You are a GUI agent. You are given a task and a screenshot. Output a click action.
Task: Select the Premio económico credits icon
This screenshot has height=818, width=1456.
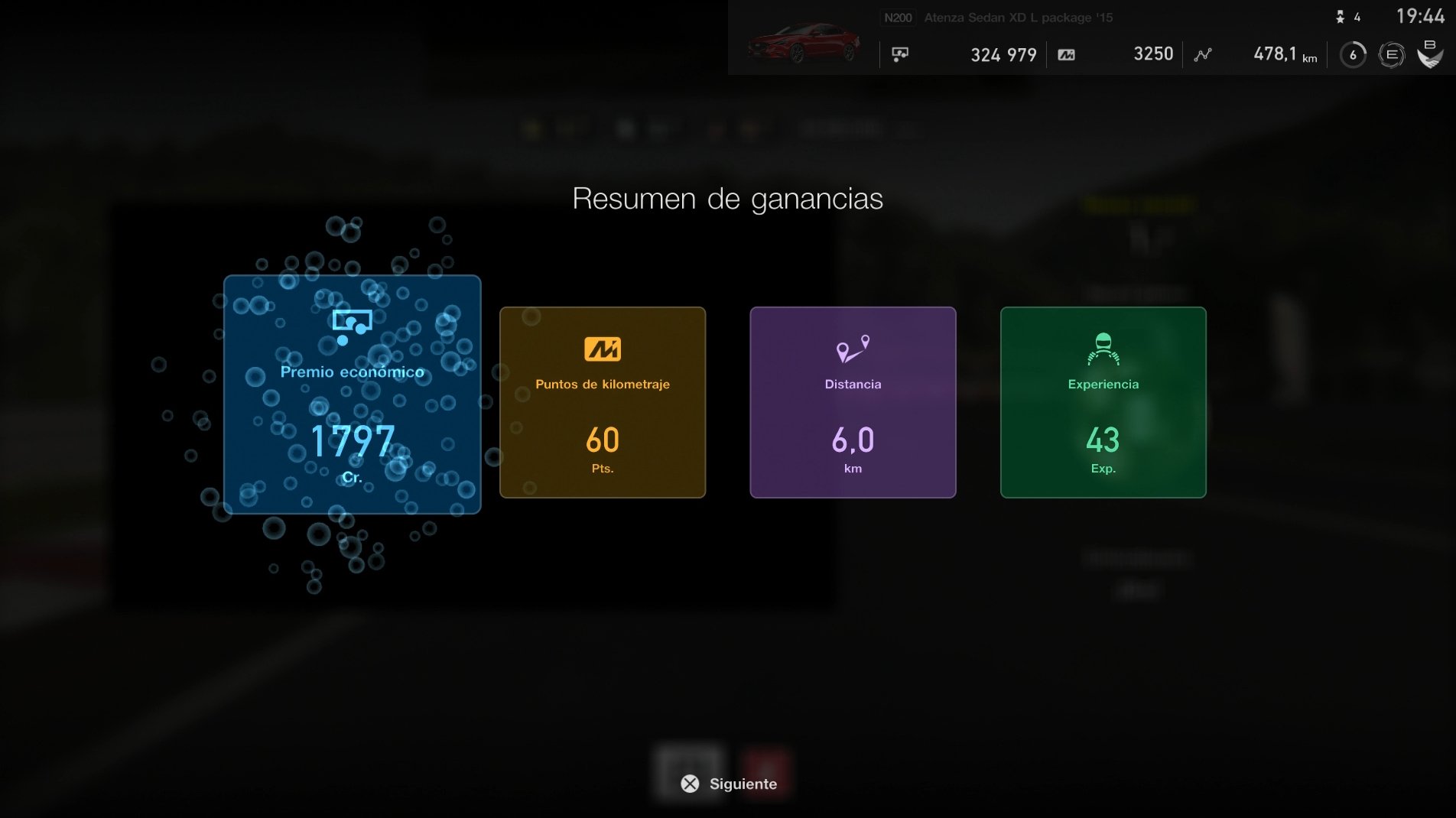coord(352,322)
